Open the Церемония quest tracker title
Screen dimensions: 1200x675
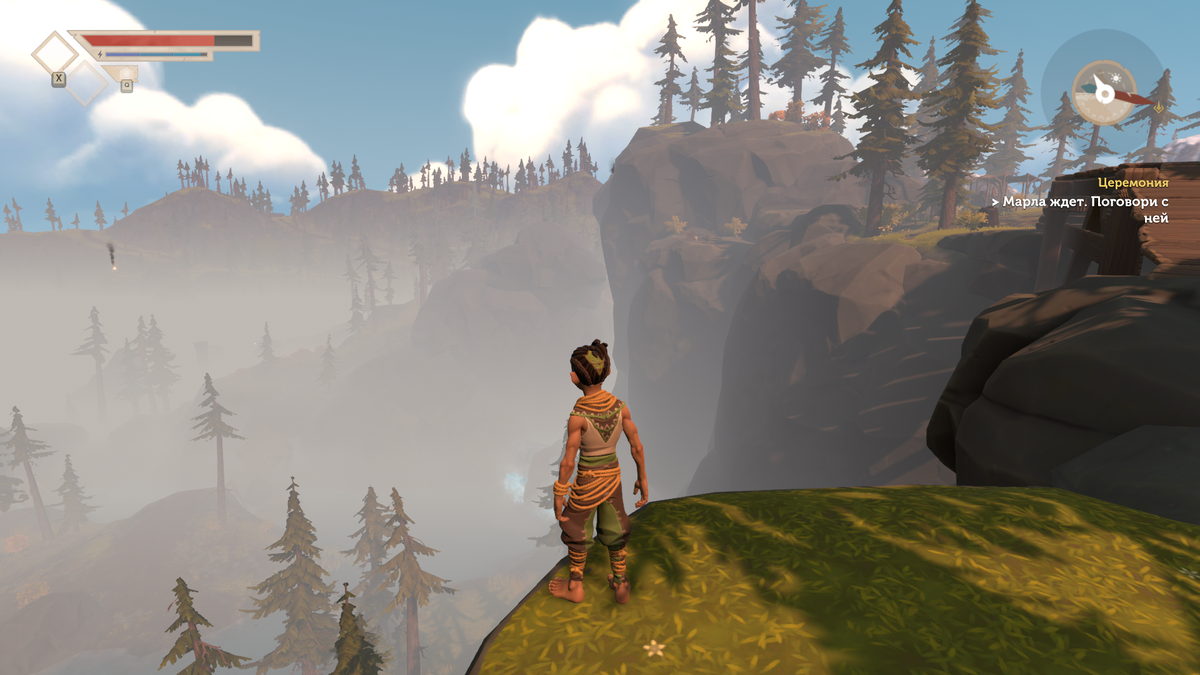pyautogui.click(x=1132, y=183)
